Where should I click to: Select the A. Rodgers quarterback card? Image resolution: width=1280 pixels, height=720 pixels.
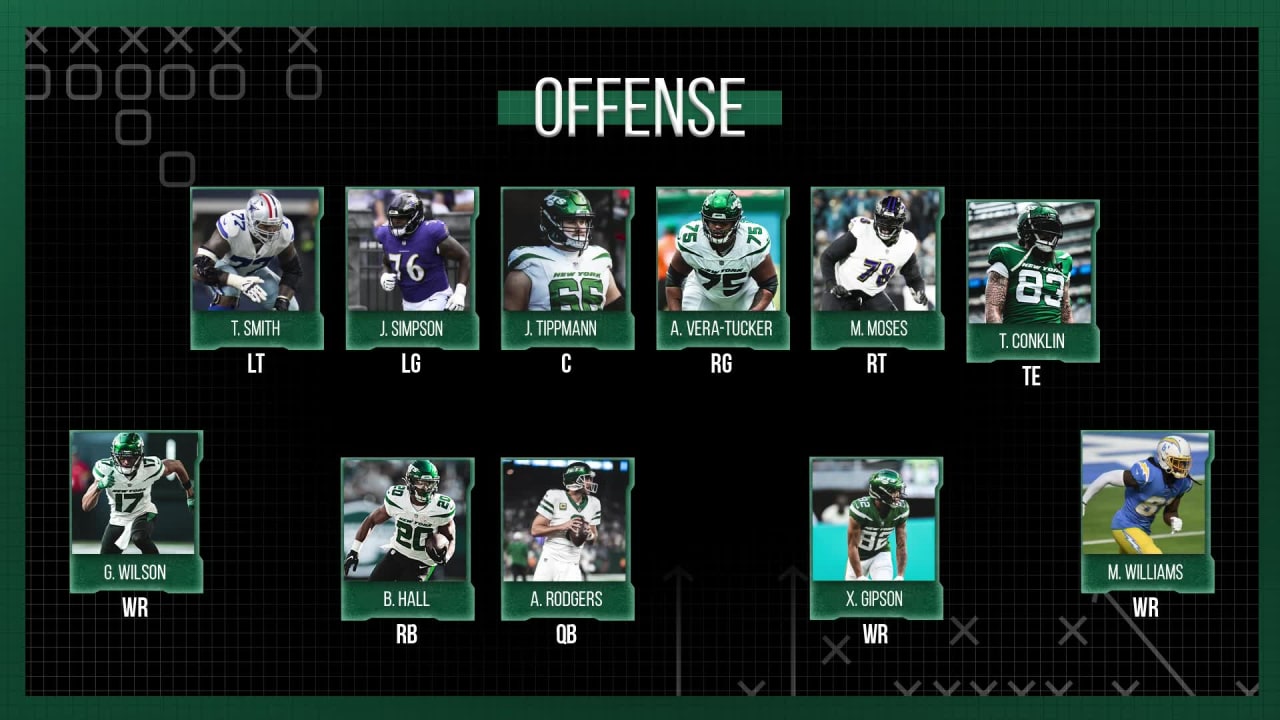tap(567, 538)
